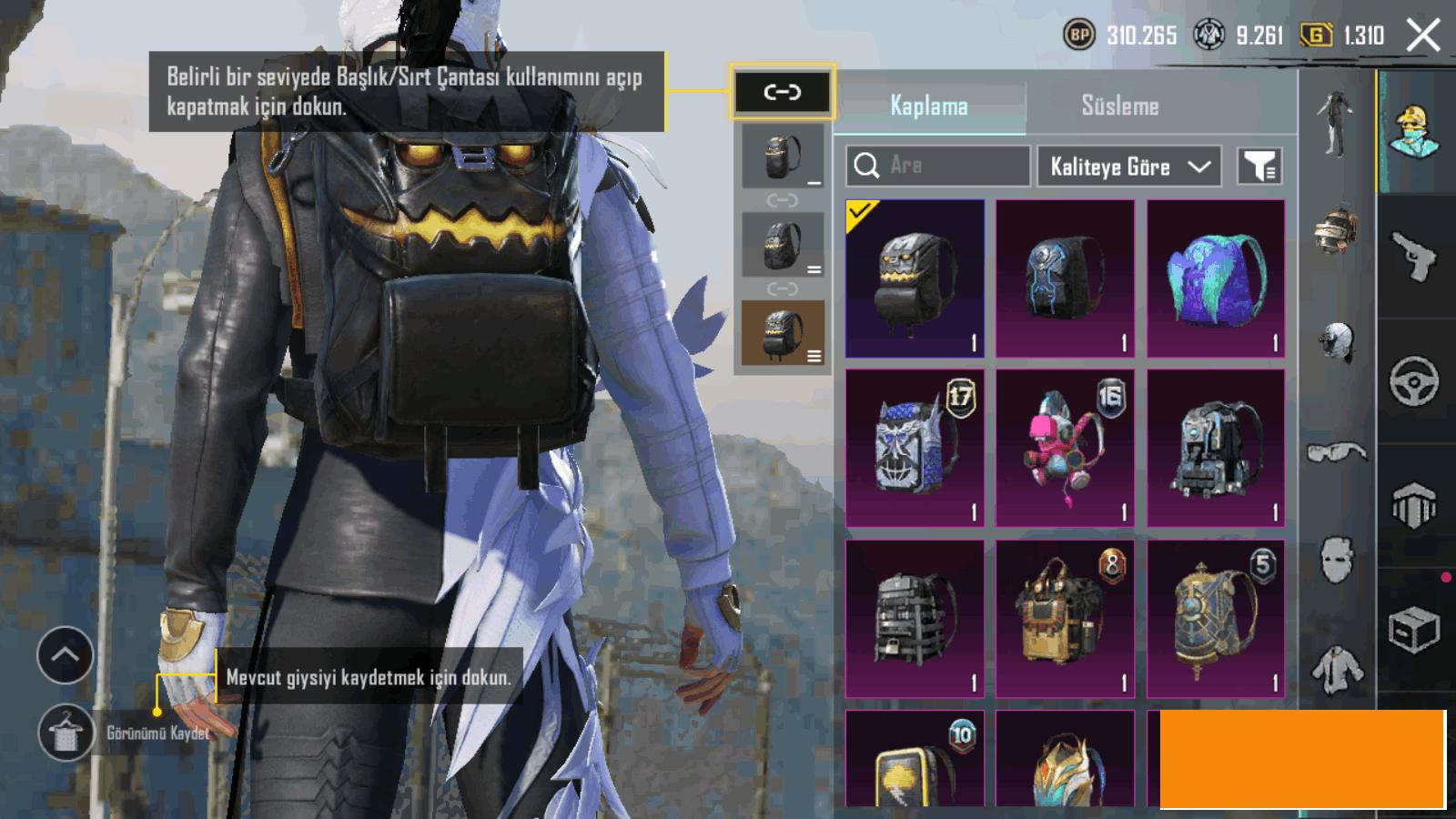Image resolution: width=1456 pixels, height=819 pixels.
Task: Toggle the backpack link button
Action: pos(782,92)
